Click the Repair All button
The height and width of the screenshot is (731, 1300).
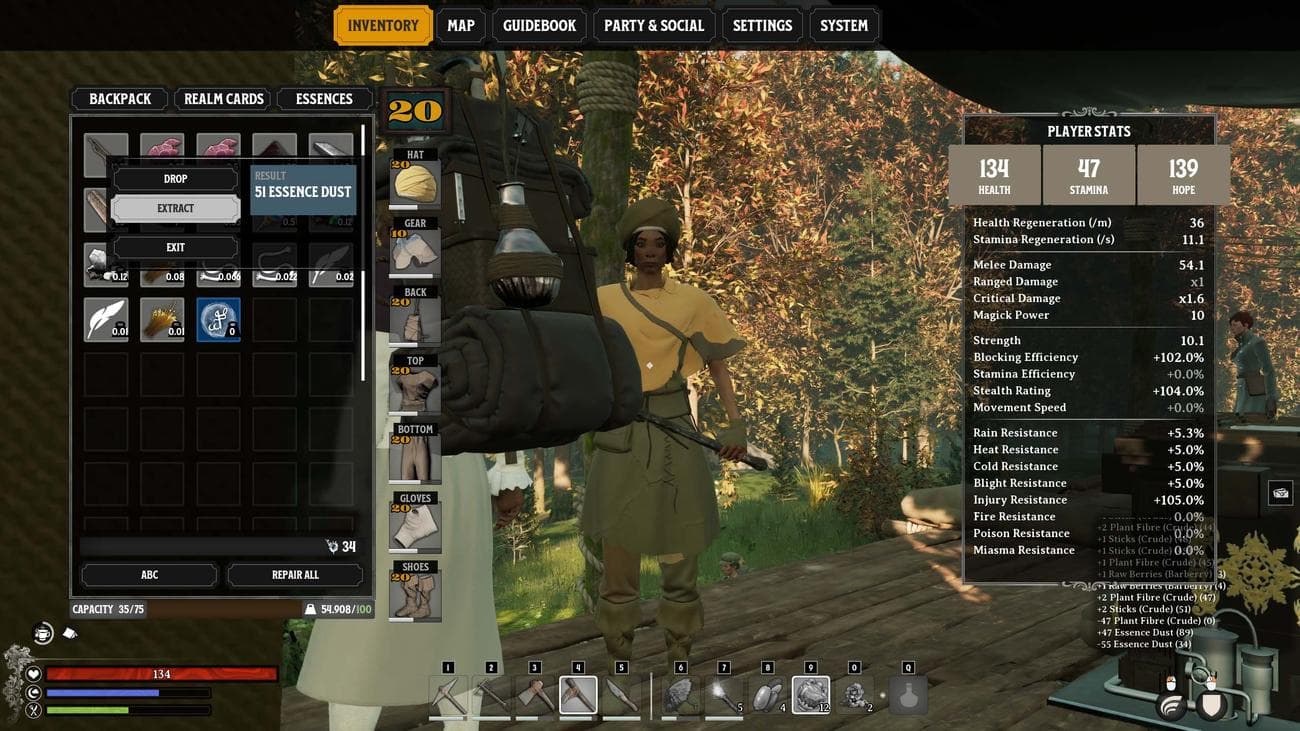pyautogui.click(x=295, y=575)
